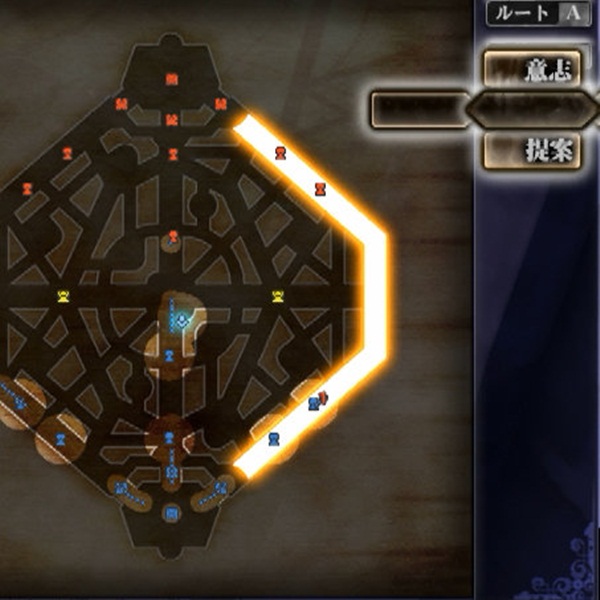600x600 pixels.
Task: Choose the 提案 button
Action: (533, 150)
